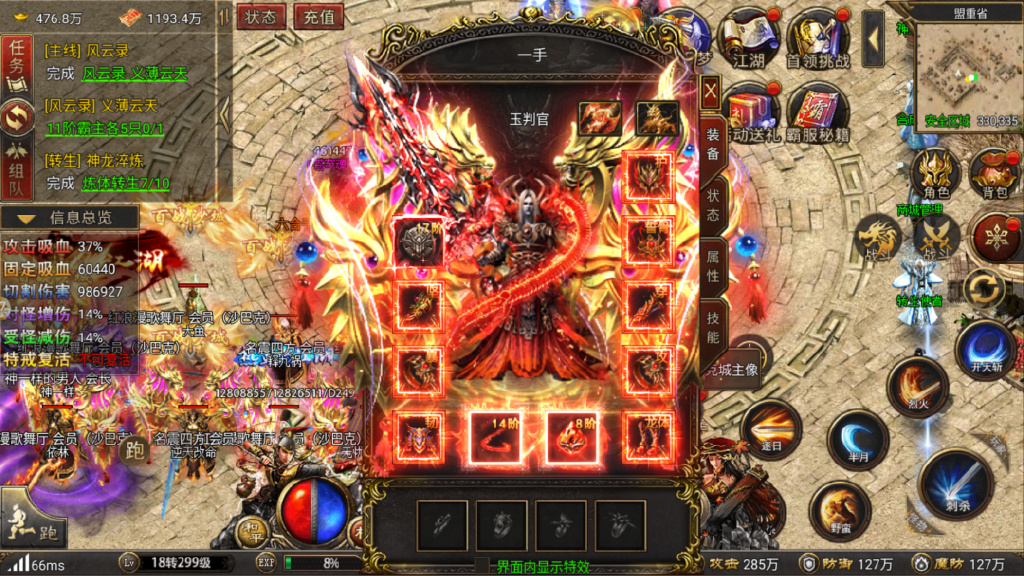Screen dimensions: 1024x576
Task: Switch to the 状态 tab
Action: pos(712,202)
